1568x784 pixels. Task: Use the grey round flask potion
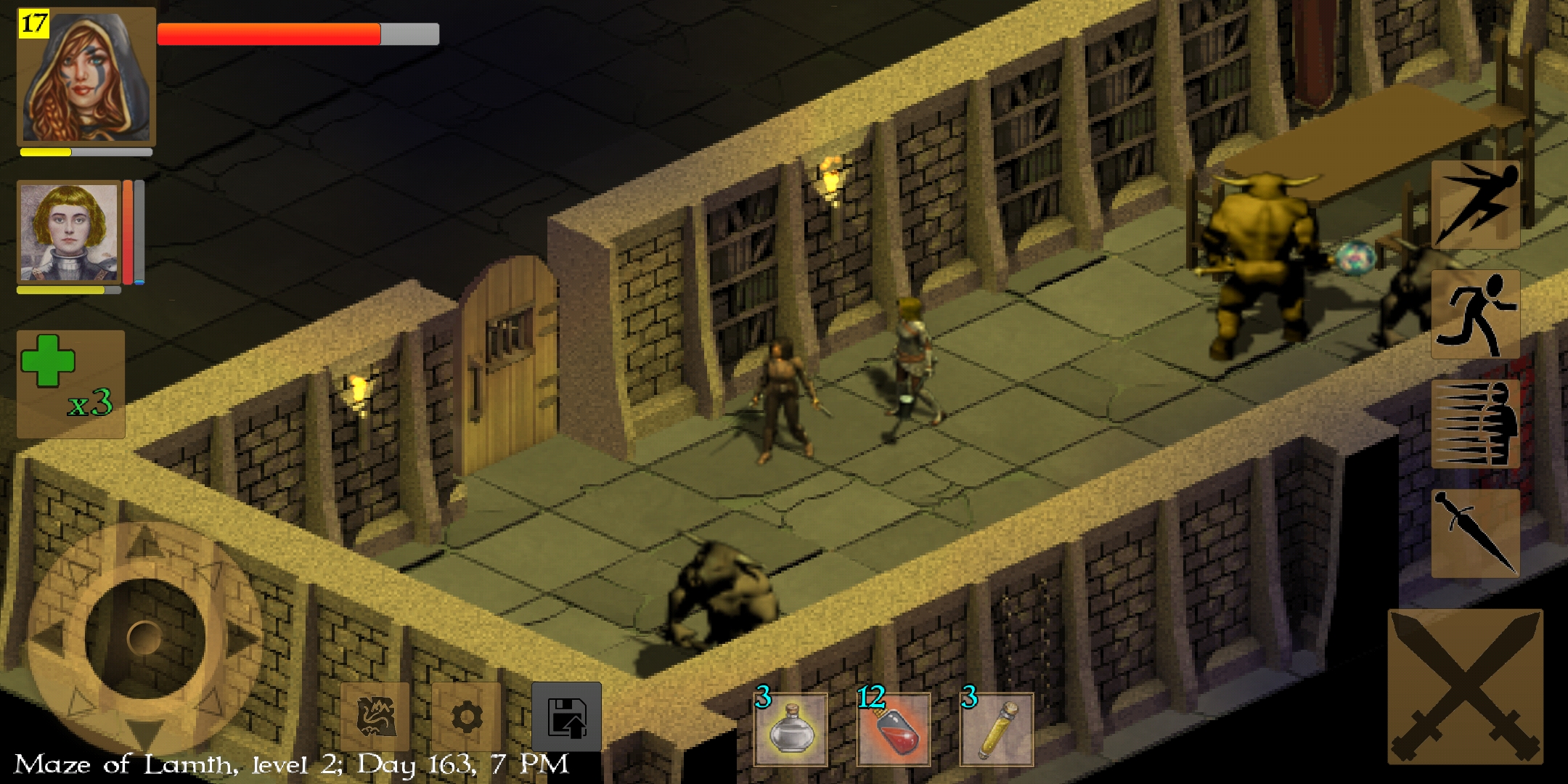point(791,730)
